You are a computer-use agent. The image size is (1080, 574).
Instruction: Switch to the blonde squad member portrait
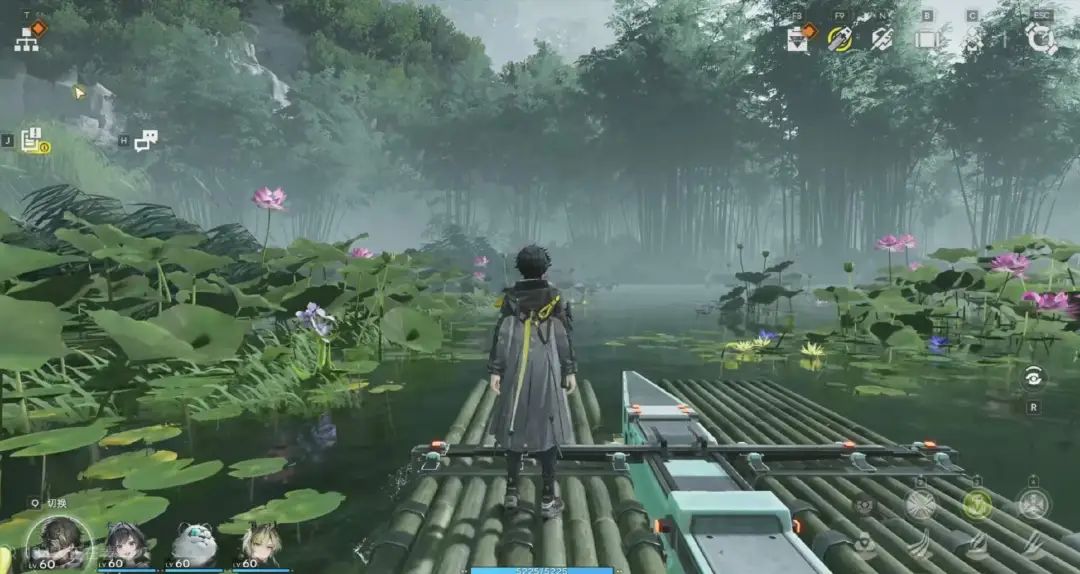260,545
